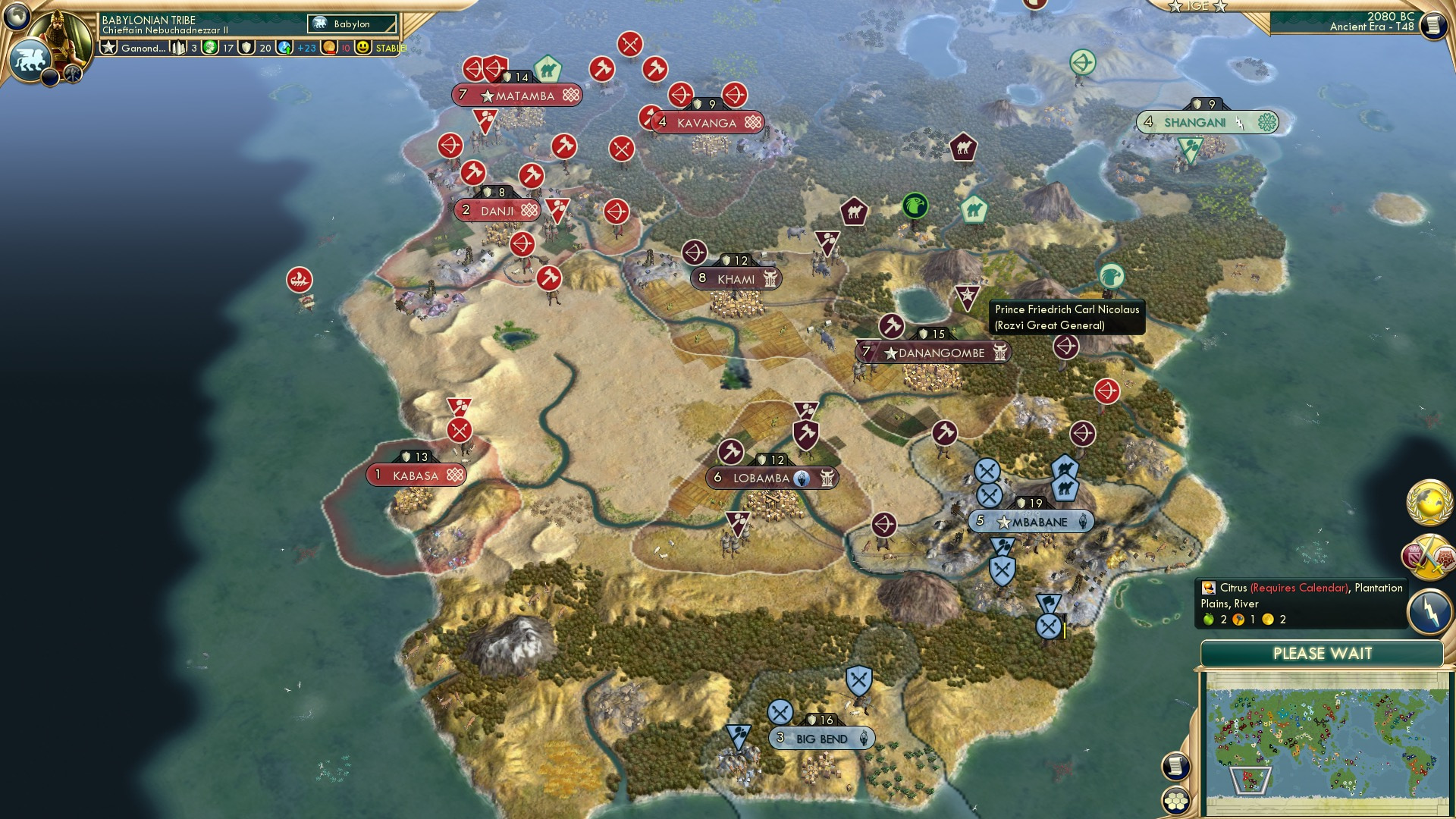Open the notification log scroll icon top right
The width and height of the screenshot is (1456, 819).
click(1432, 25)
